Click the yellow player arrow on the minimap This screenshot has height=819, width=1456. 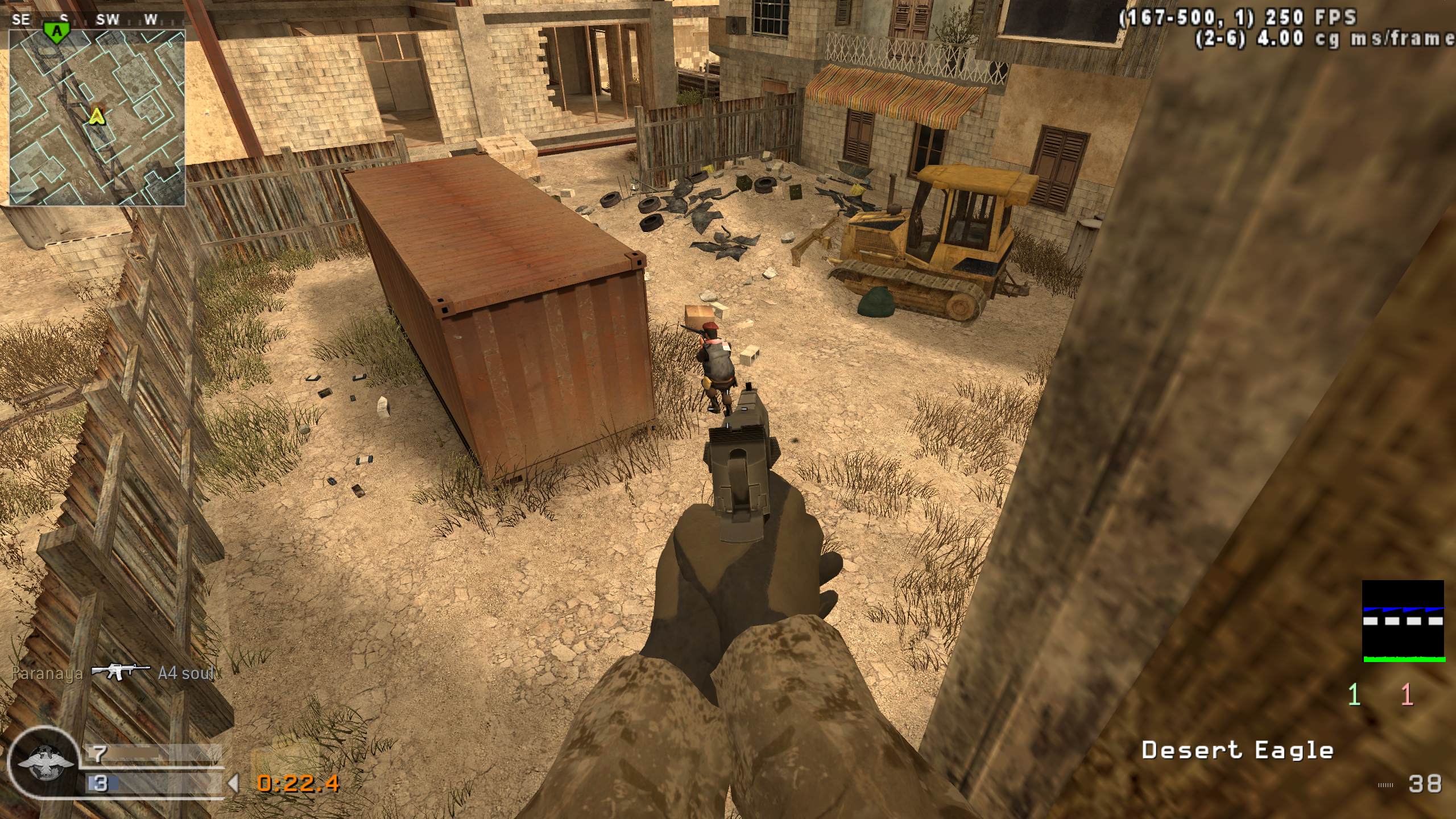97,117
